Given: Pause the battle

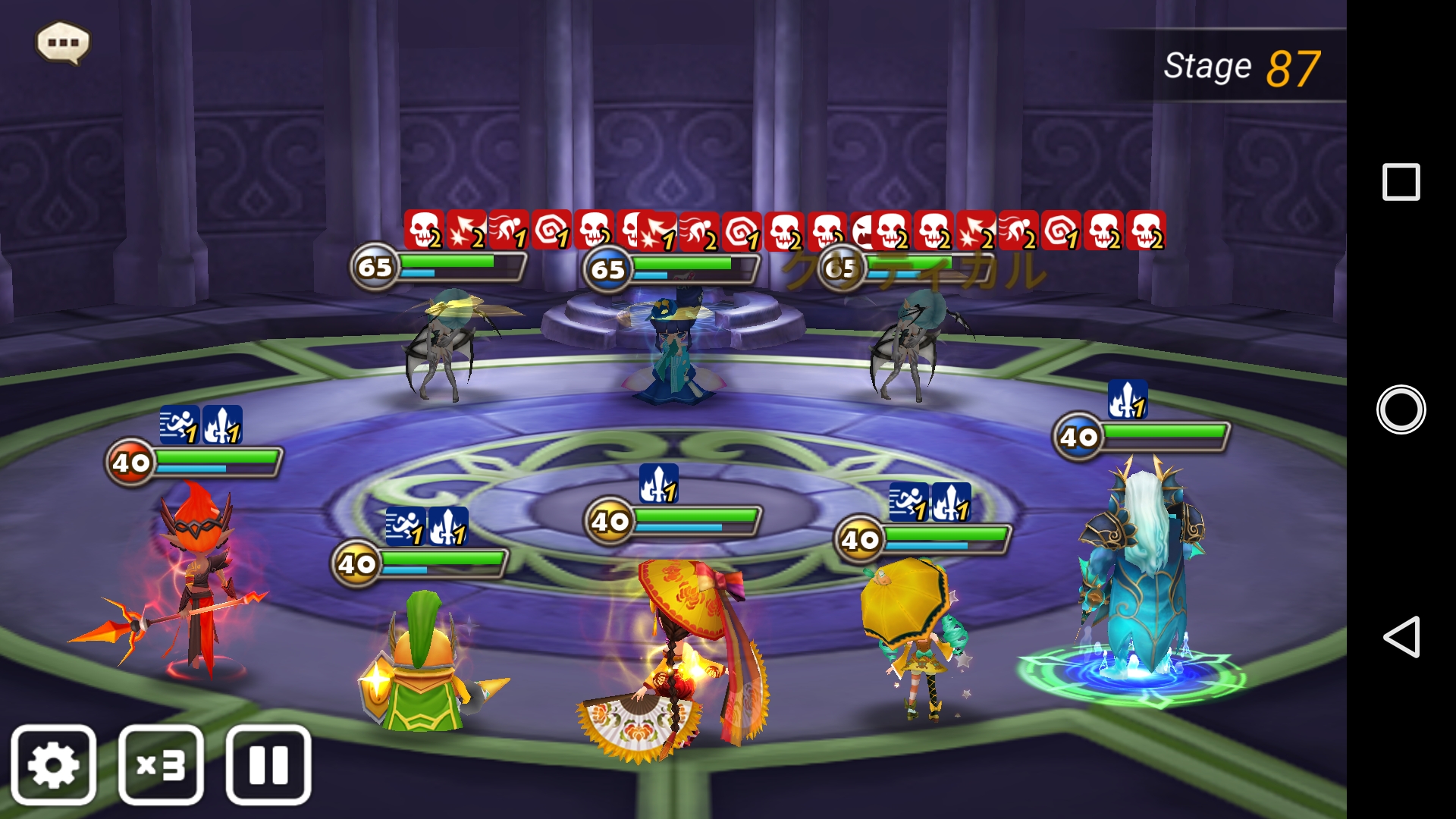Looking at the screenshot, I should click(x=268, y=764).
